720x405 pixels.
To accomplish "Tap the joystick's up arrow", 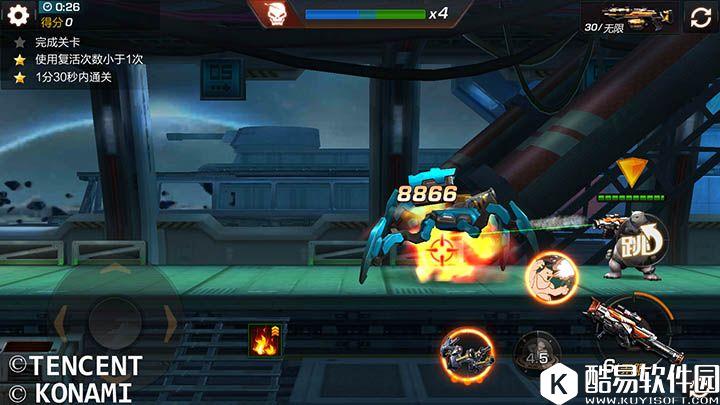I will 114,272.
